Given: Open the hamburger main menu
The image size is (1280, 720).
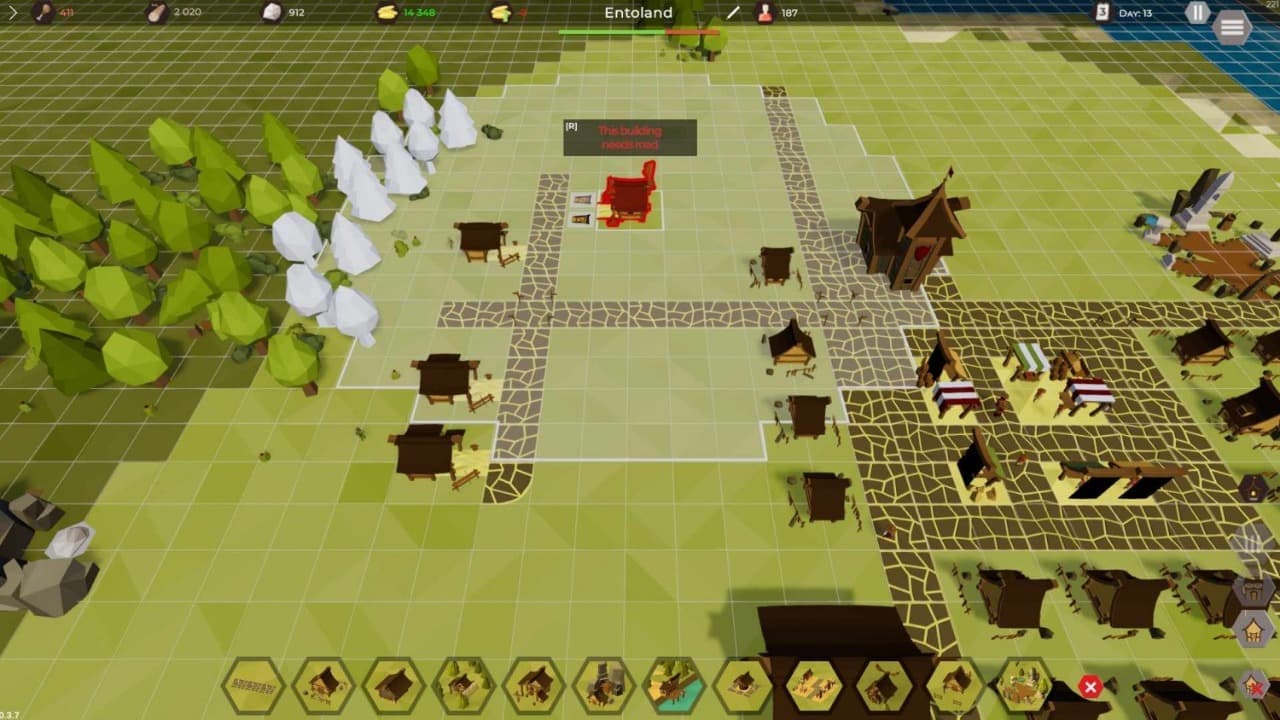Looking at the screenshot, I should [1232, 27].
